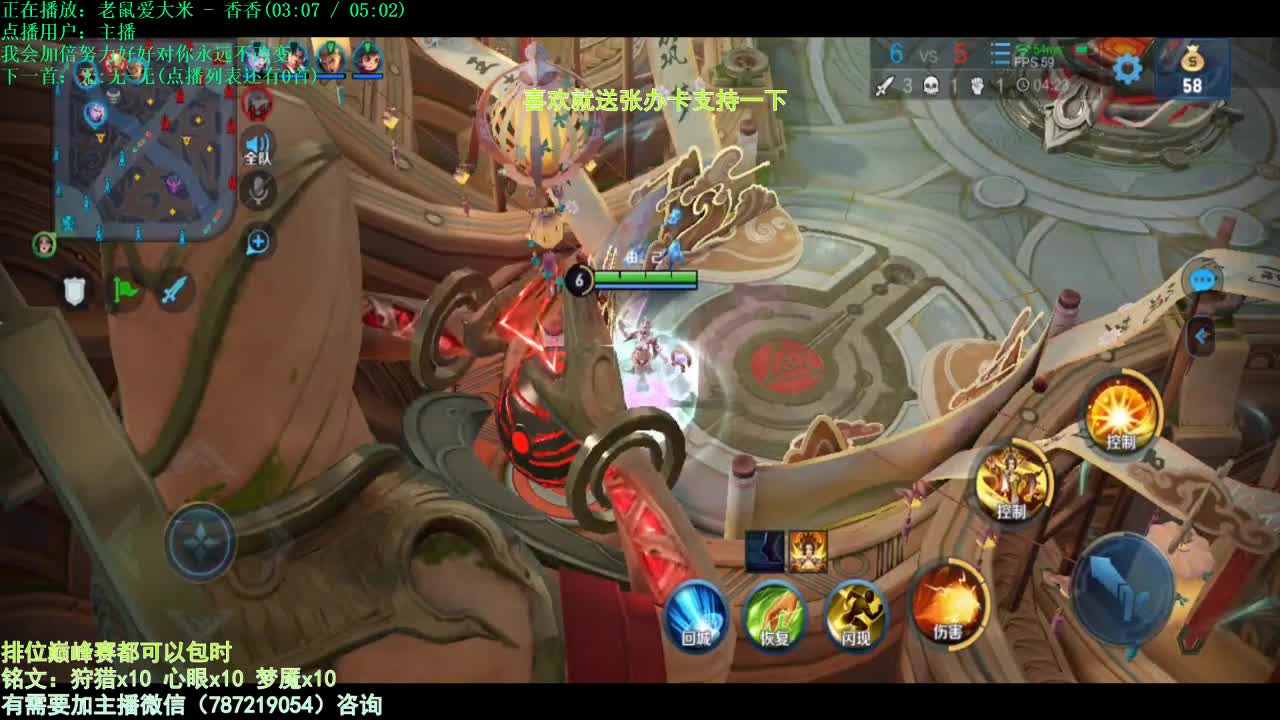Toggle the microphone button
This screenshot has width=1280, height=720.
click(258, 190)
